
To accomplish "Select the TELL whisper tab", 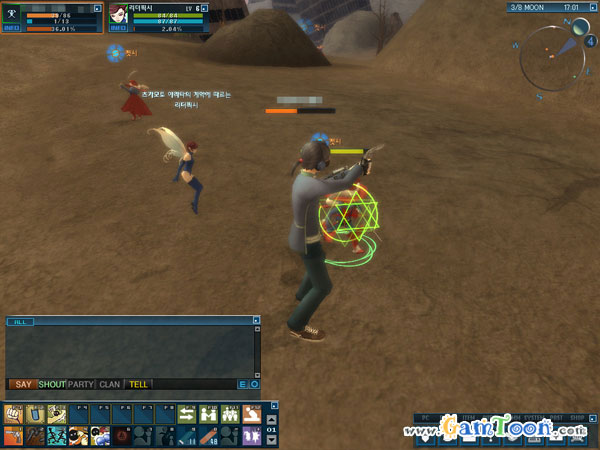I will 138,384.
